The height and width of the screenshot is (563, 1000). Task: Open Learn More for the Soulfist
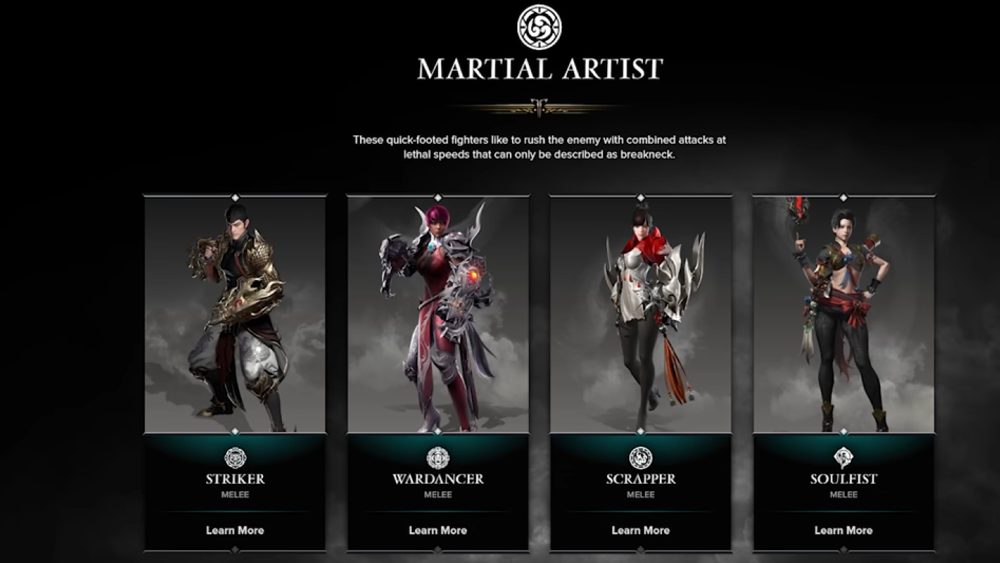click(843, 530)
